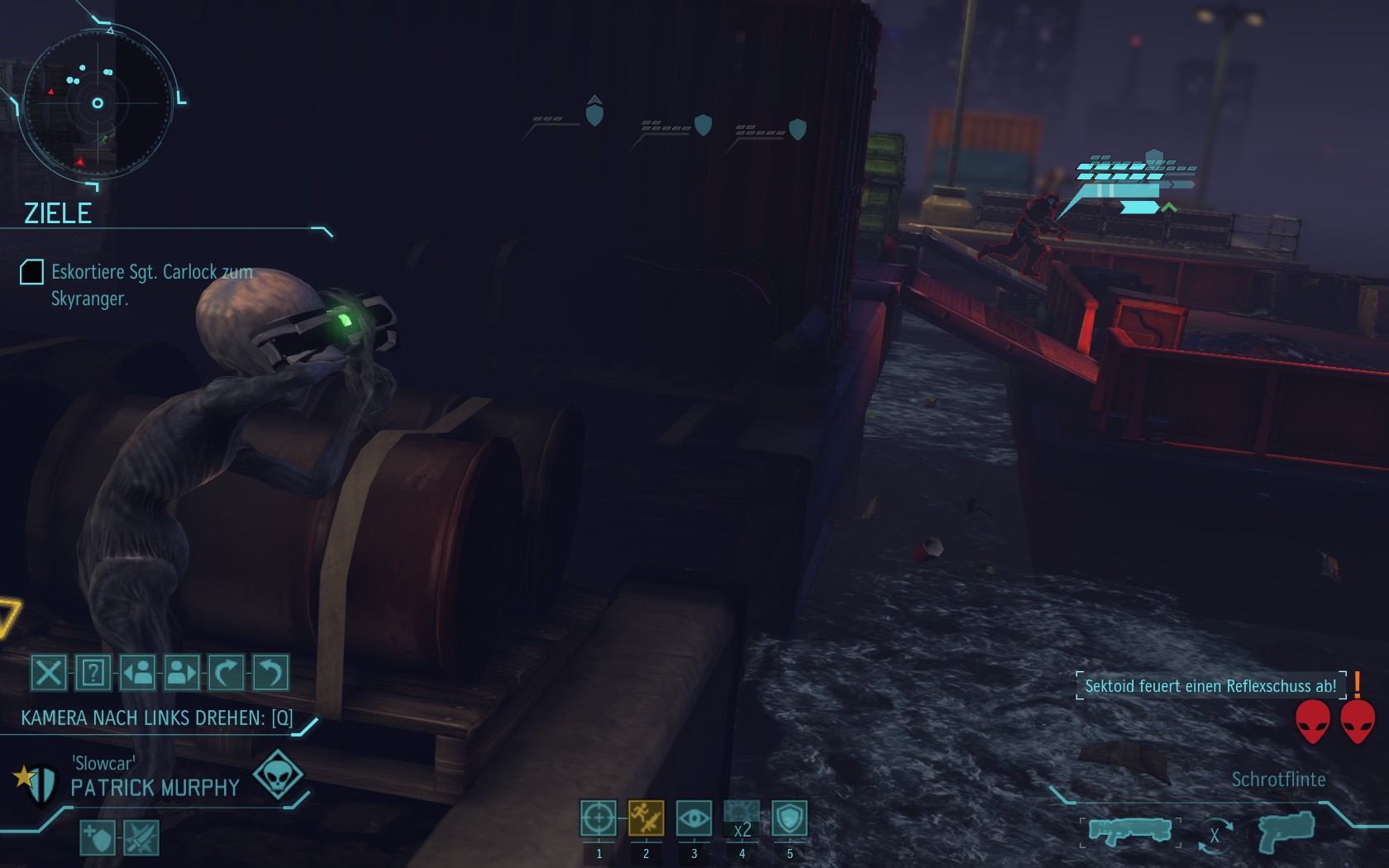The image size is (1389, 868).
Task: Click the counter-clockwise camera rotate arrow
Action: click(x=270, y=673)
